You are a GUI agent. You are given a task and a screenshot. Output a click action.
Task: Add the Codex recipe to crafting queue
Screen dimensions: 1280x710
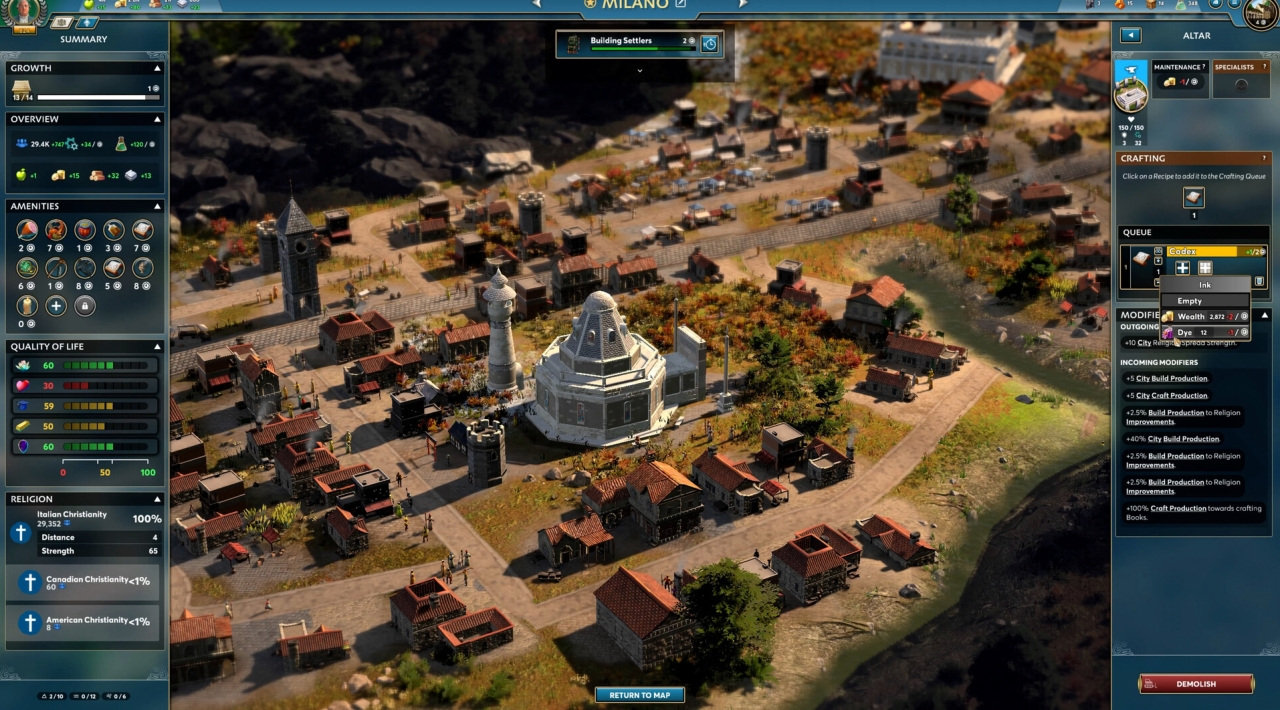(1194, 198)
